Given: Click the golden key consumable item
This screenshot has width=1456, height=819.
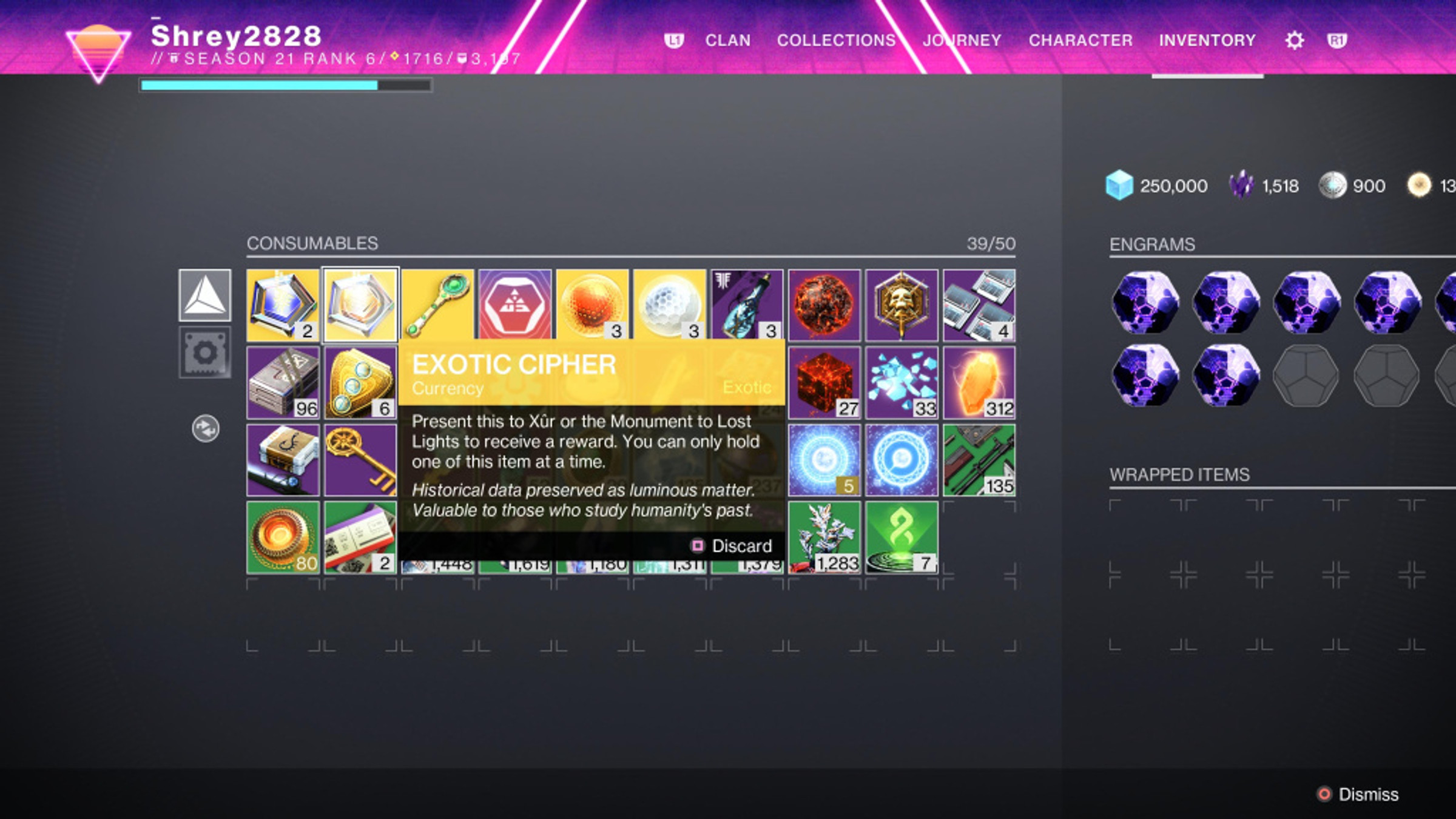Looking at the screenshot, I should click(x=360, y=460).
